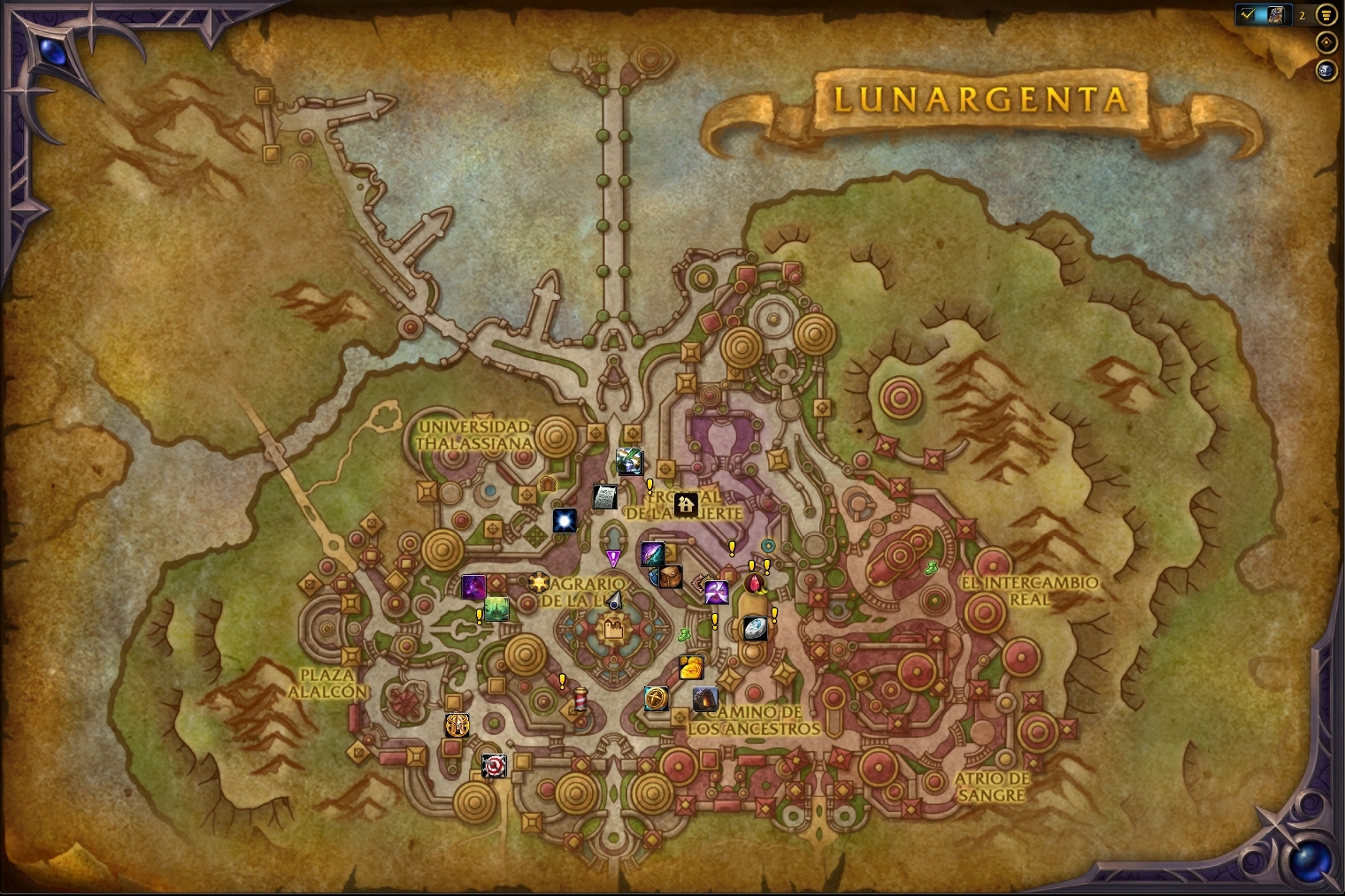Toggle the map legend helmet button
Image resolution: width=1345 pixels, height=896 pixels.
click(x=1326, y=70)
